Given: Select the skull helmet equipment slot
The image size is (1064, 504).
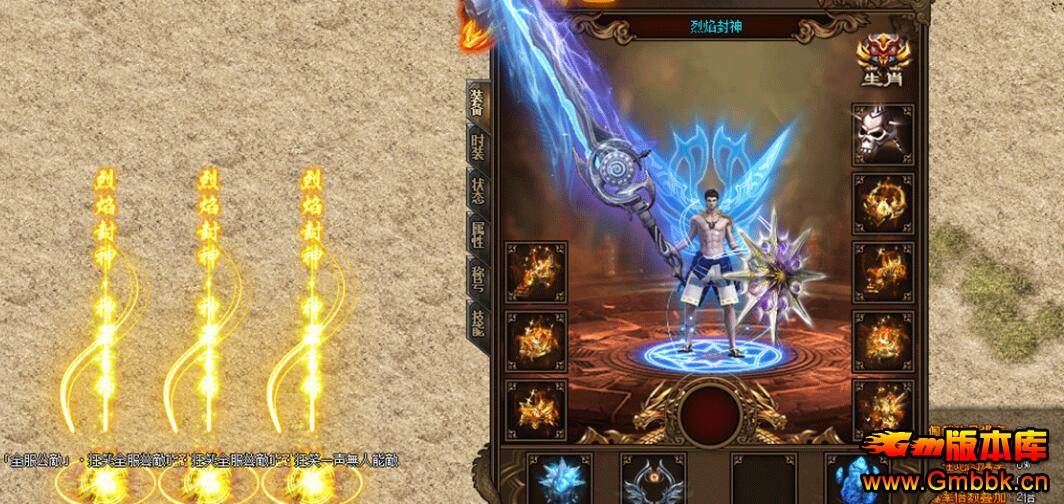Looking at the screenshot, I should point(881,135).
